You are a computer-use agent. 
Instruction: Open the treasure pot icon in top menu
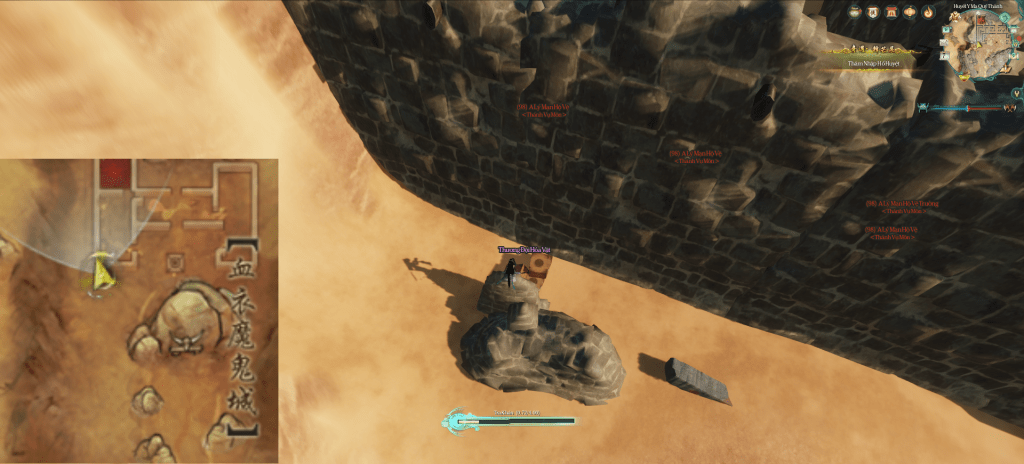tap(854, 12)
